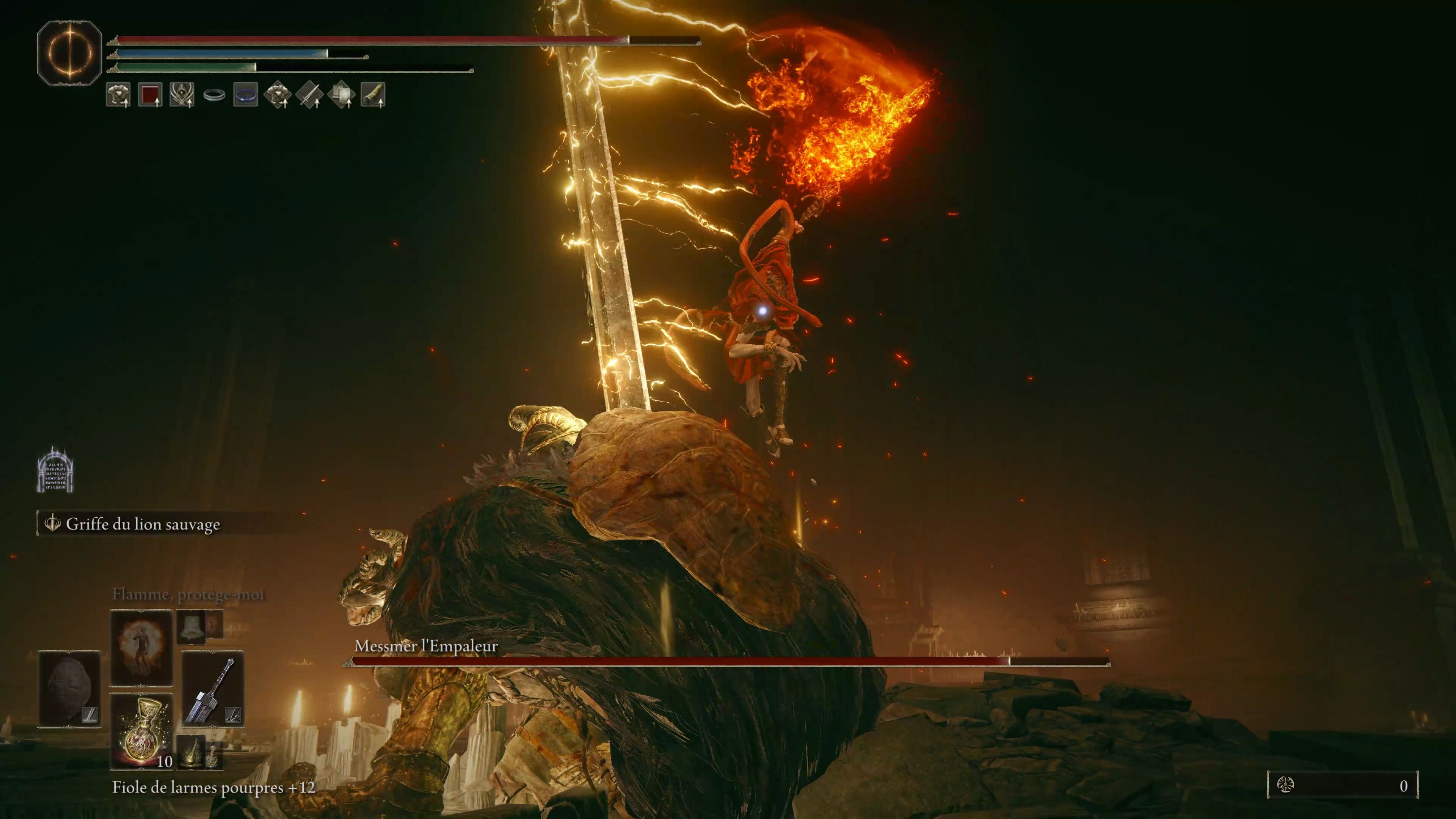This screenshot has width=1456, height=819.
Task: Click the blue ring status icon
Action: [x=245, y=95]
